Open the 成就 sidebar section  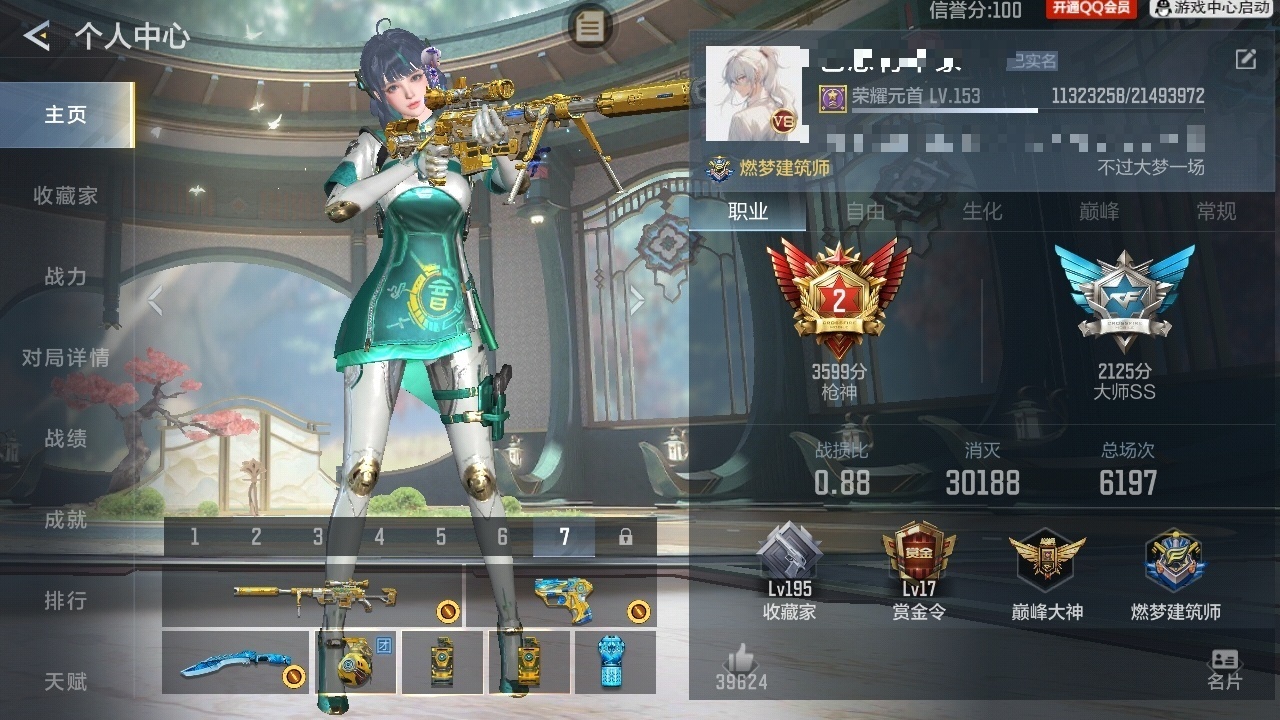[x=66, y=520]
